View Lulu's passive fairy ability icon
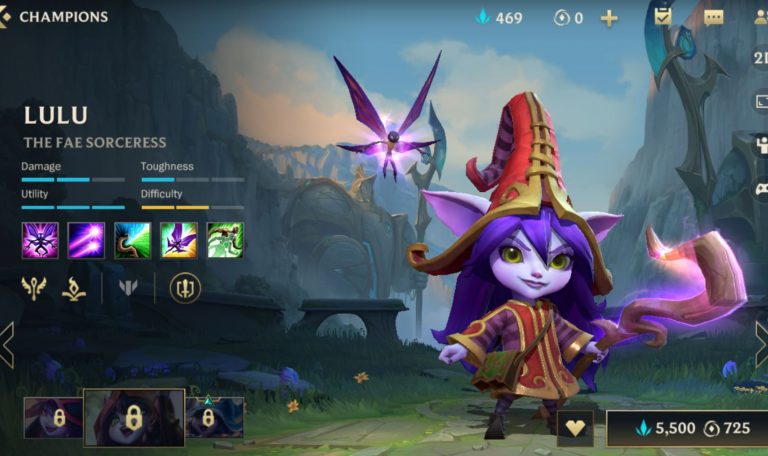The width and height of the screenshot is (768, 456). point(40,240)
